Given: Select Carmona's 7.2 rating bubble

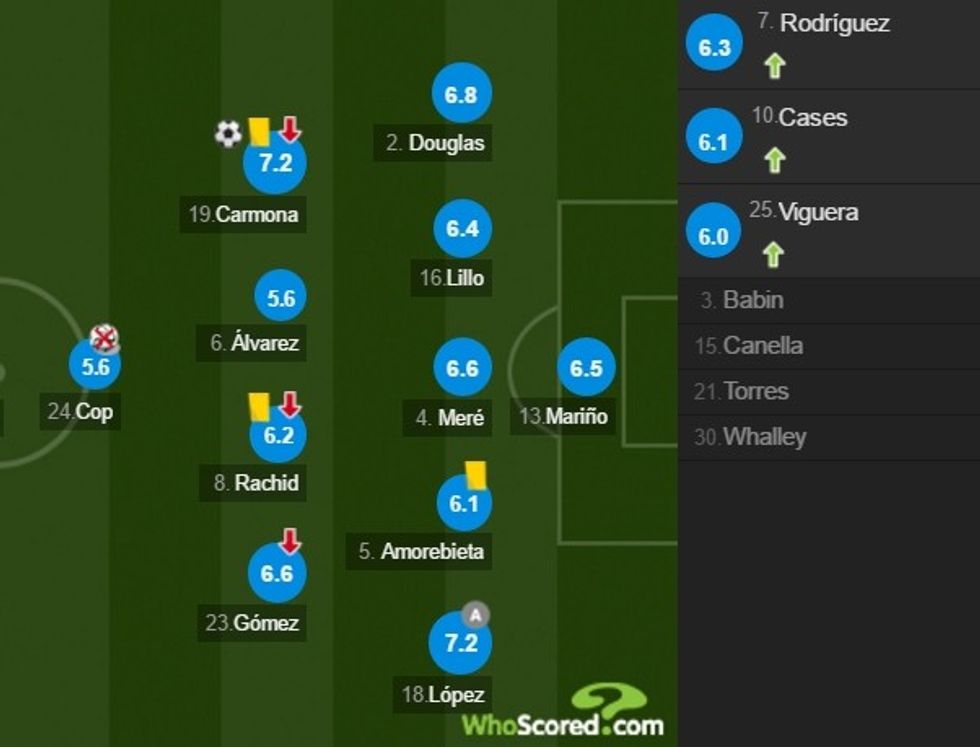Looking at the screenshot, I should [275, 163].
